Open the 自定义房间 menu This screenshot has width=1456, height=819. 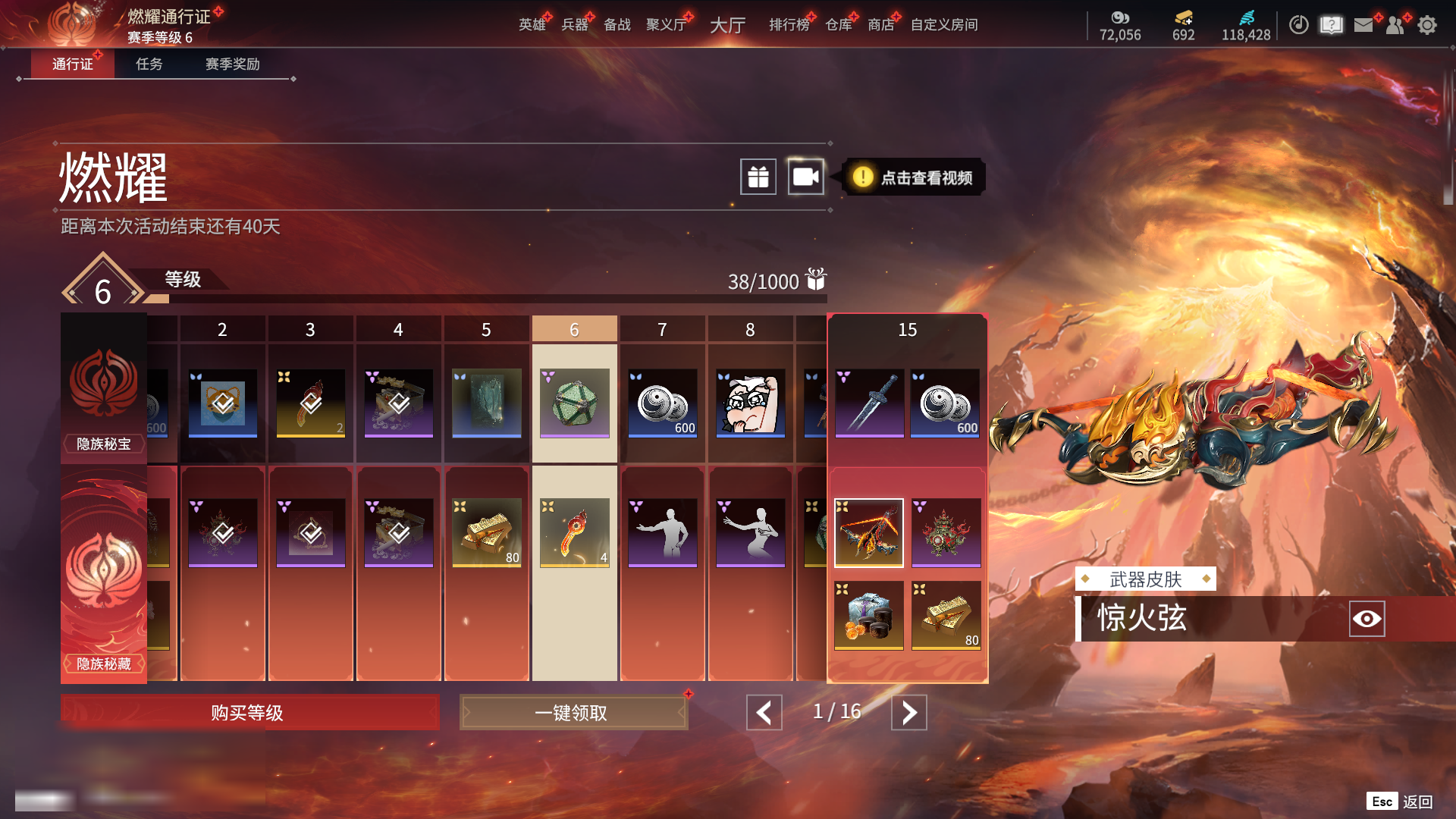(x=944, y=25)
